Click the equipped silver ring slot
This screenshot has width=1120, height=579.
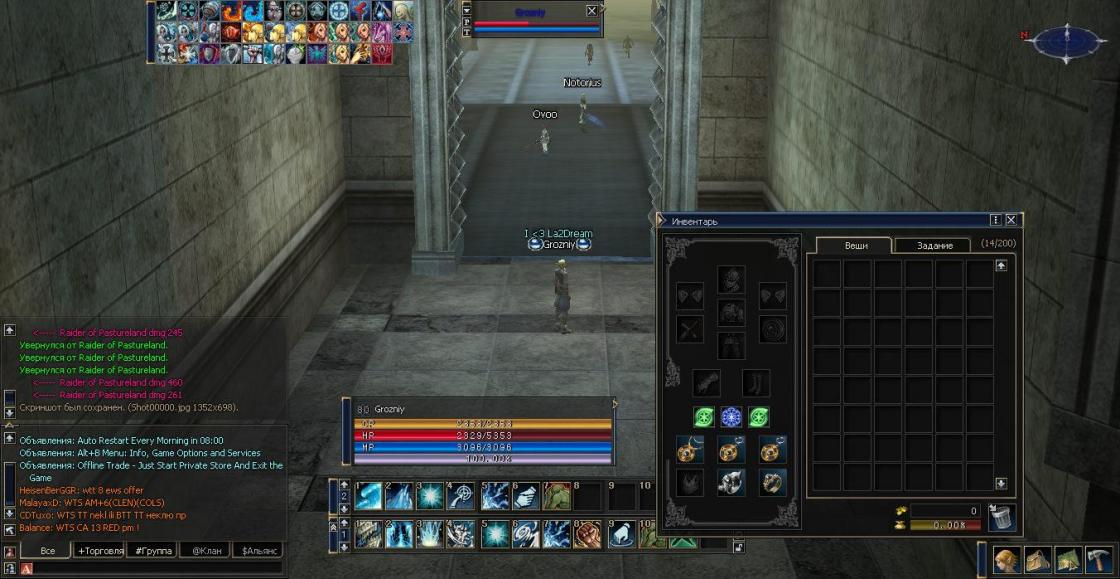tap(731, 482)
